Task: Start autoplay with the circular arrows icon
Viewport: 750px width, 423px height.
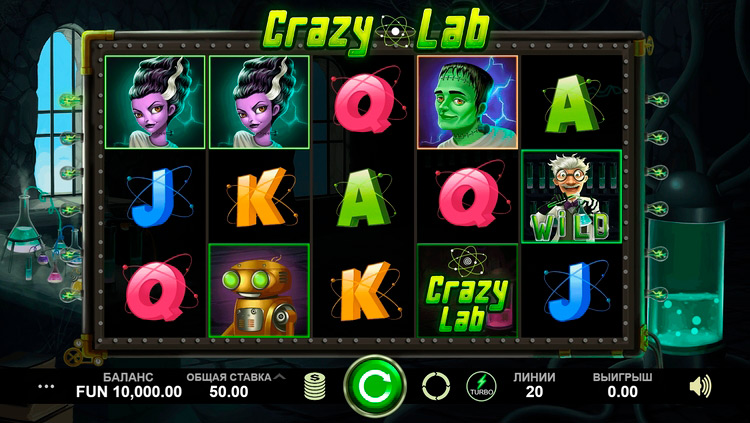Action: pos(436,385)
